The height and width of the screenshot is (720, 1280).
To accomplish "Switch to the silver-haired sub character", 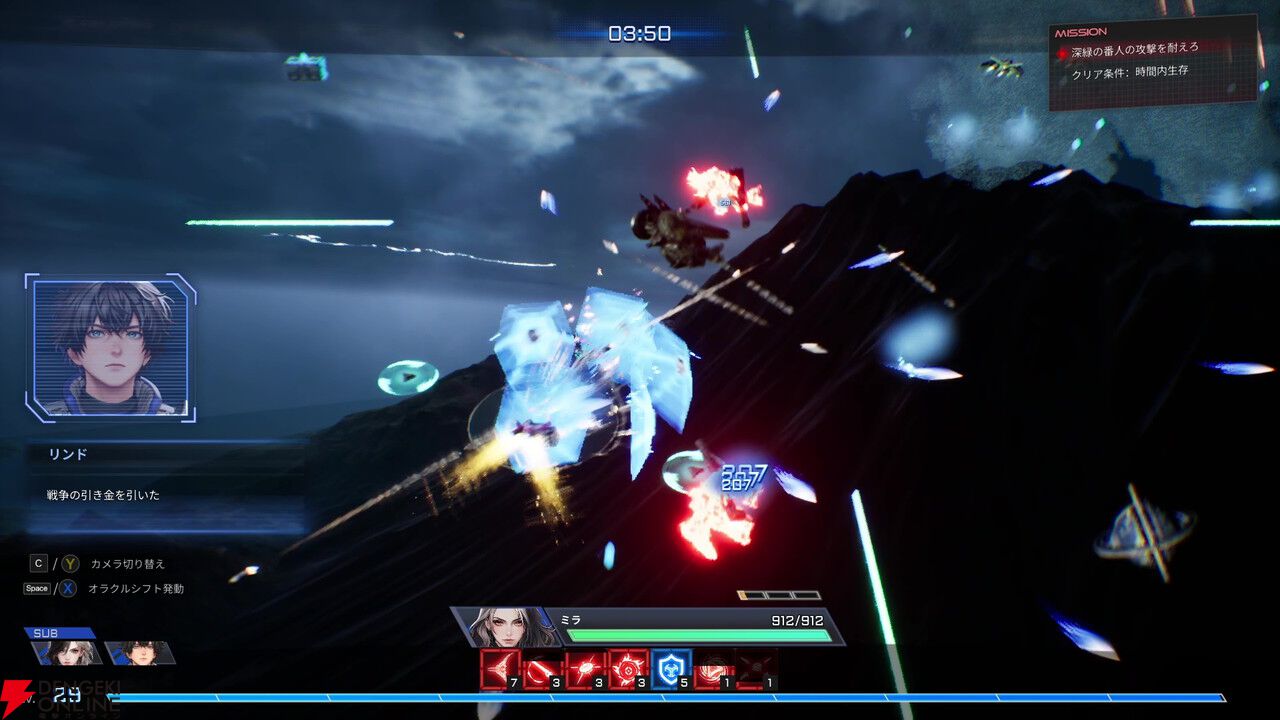I will (x=66, y=652).
